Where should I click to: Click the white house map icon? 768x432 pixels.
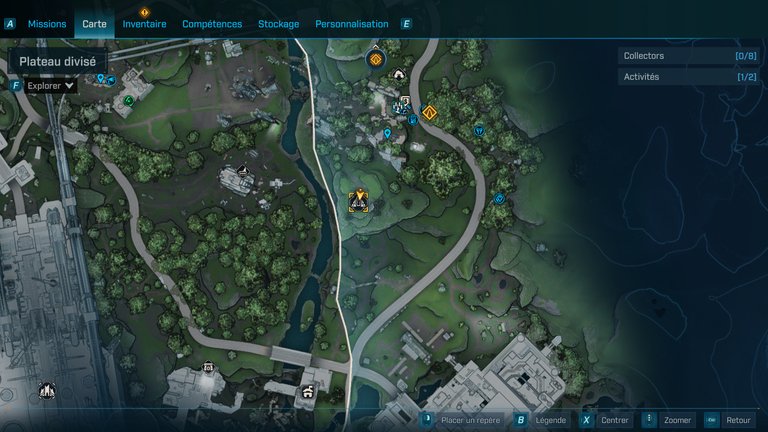399,75
